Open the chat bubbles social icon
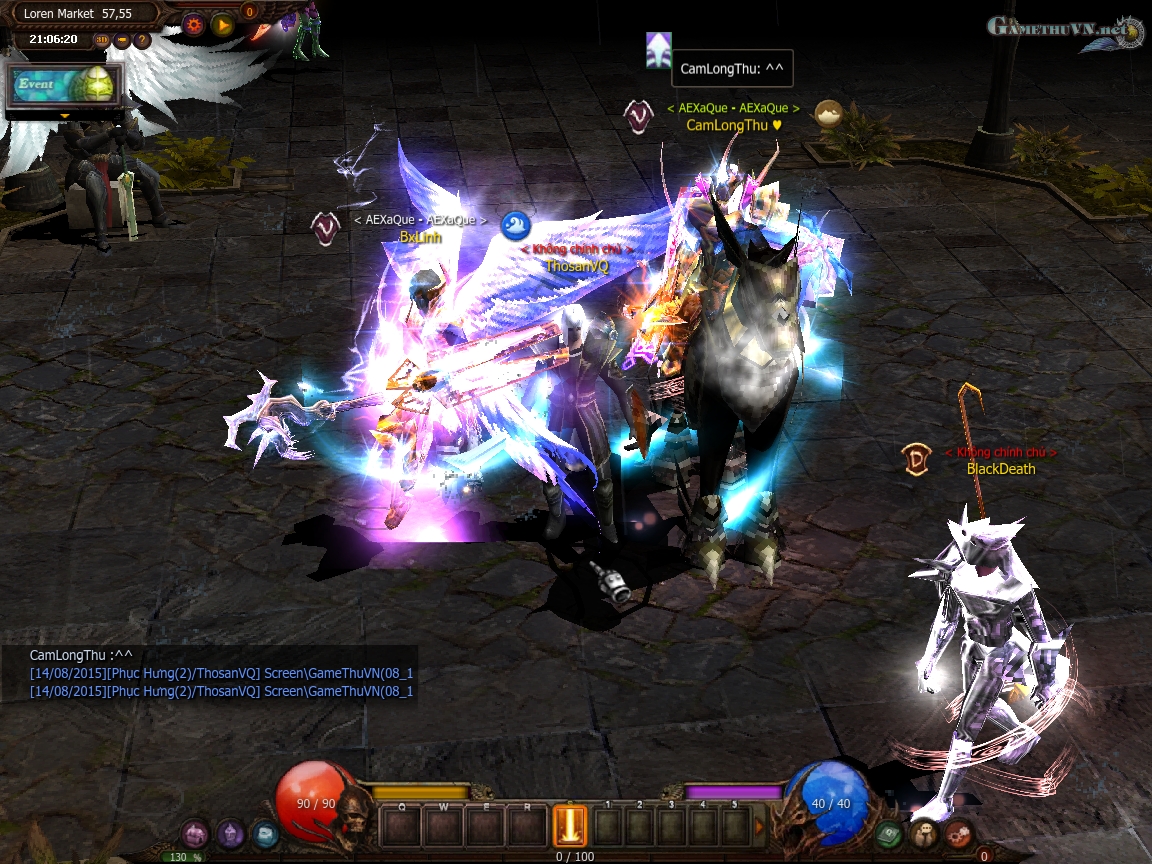 pos(924,832)
